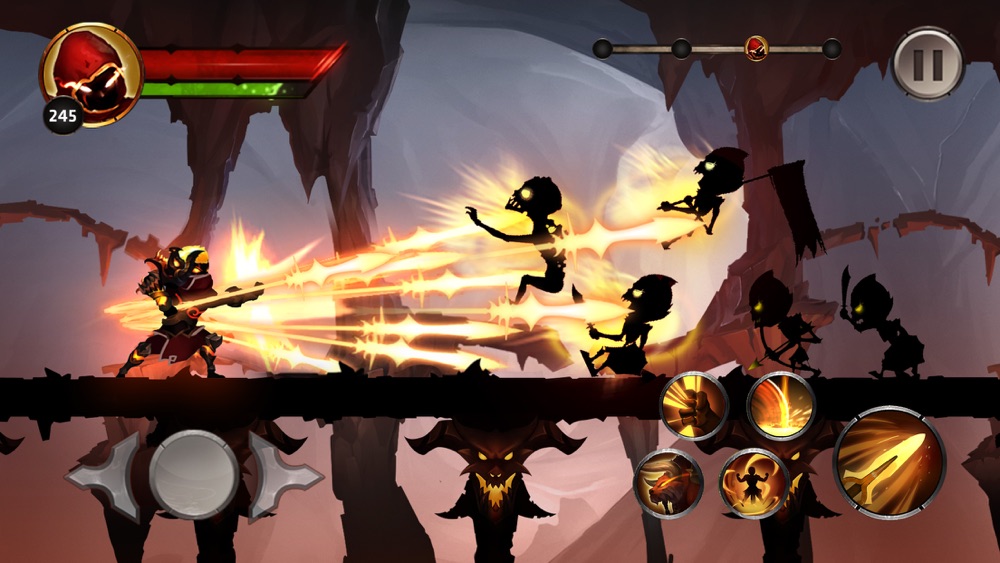Viewport: 1000px width, 563px height.
Task: Pause the game
Action: (929, 65)
